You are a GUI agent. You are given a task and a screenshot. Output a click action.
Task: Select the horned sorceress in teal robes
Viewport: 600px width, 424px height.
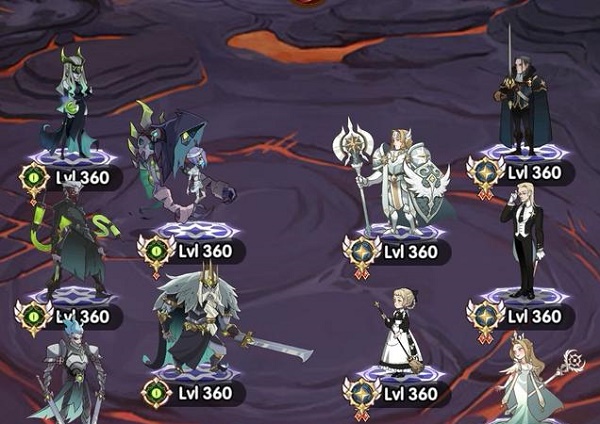tap(72, 105)
